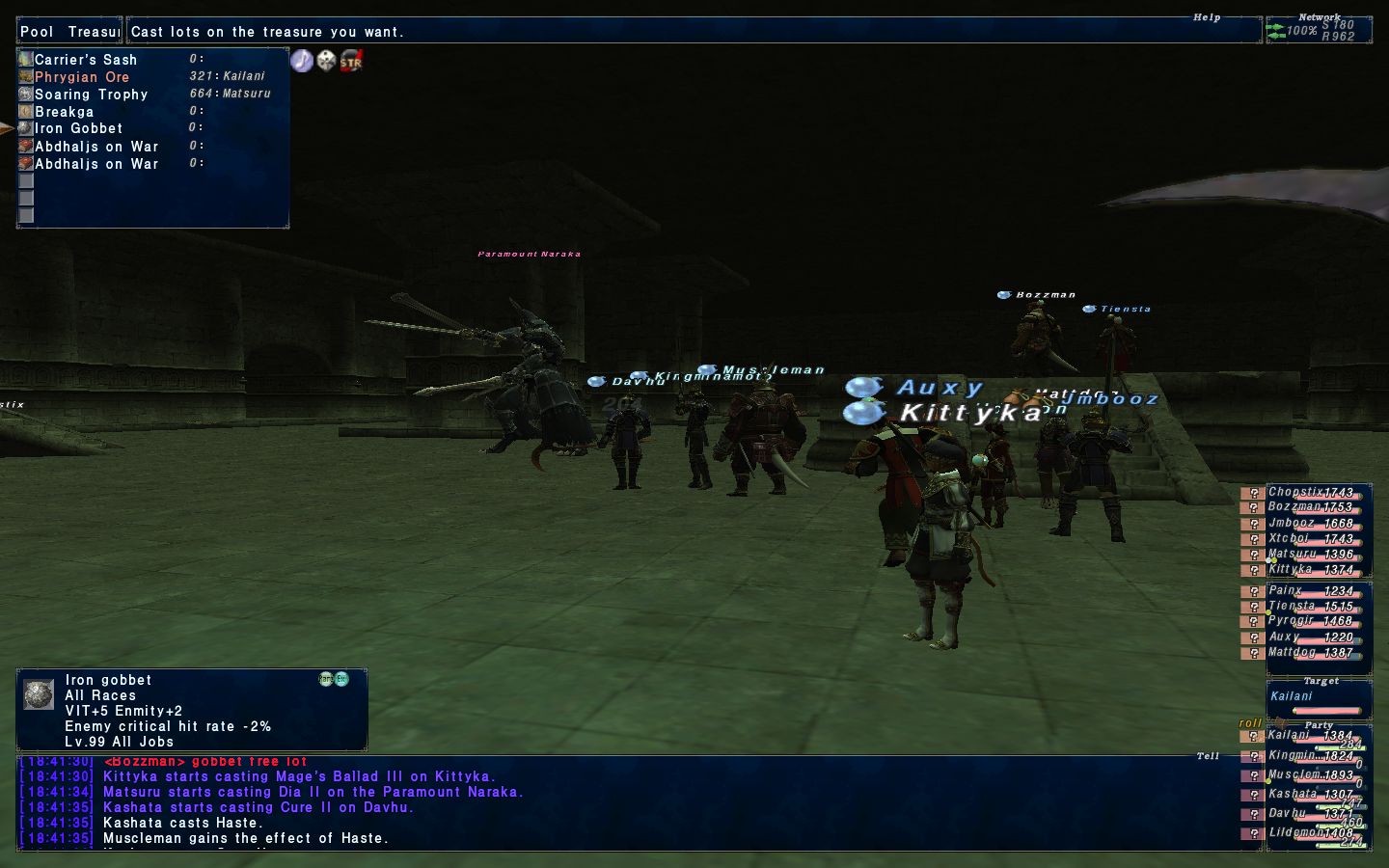
Task: Select the Soaring Trophy treasure entry
Action: [91, 95]
